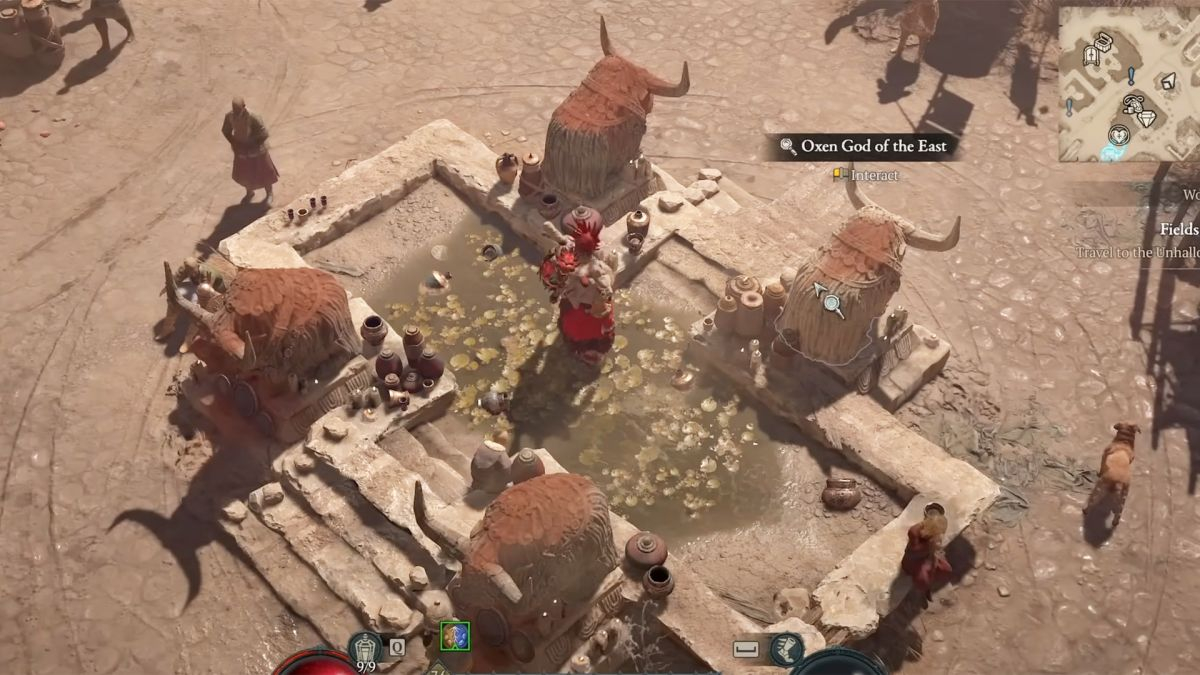Open the Fields quest tracker entry

[x=1179, y=229]
